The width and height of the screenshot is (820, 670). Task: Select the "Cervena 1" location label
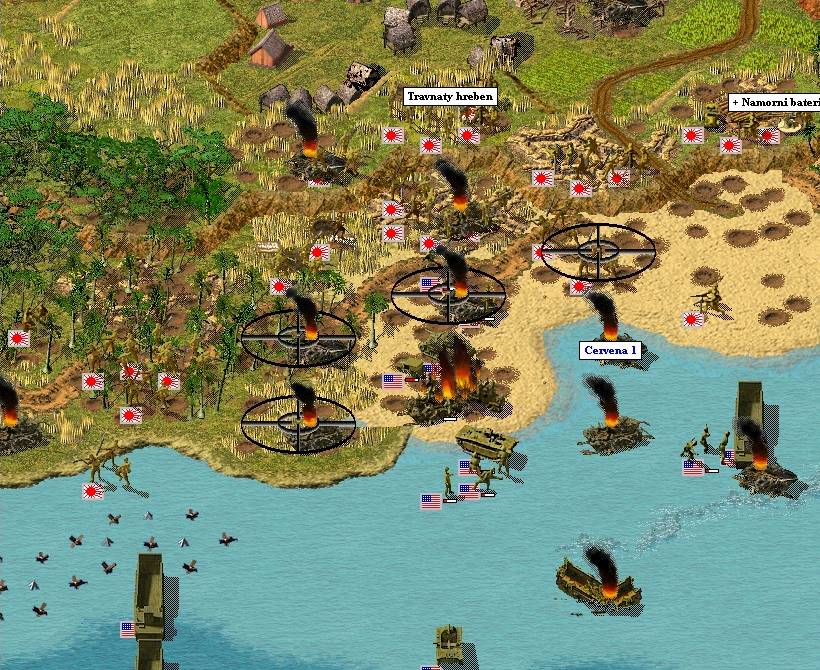click(x=610, y=350)
